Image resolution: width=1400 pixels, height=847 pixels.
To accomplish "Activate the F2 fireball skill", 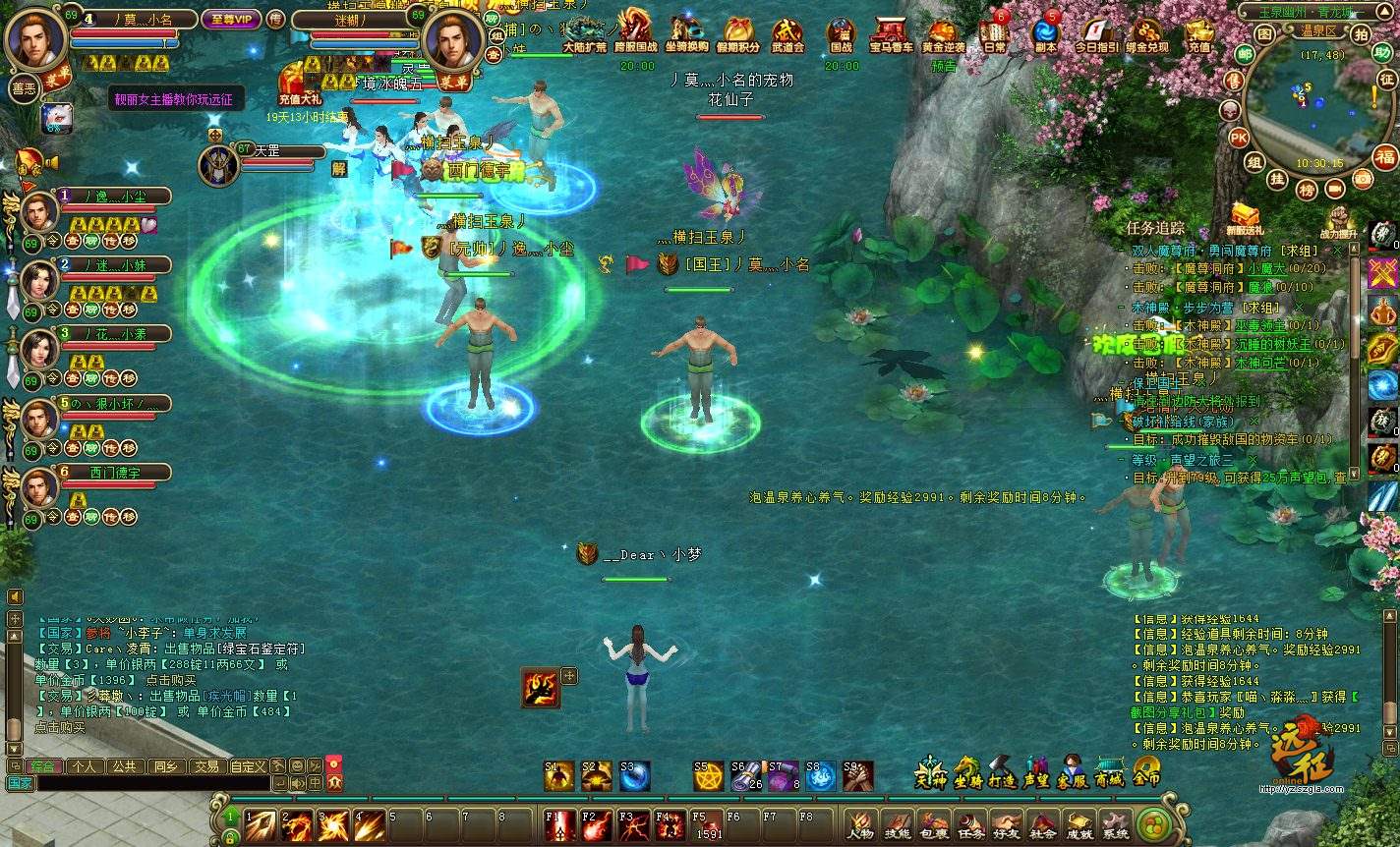I will (x=596, y=825).
